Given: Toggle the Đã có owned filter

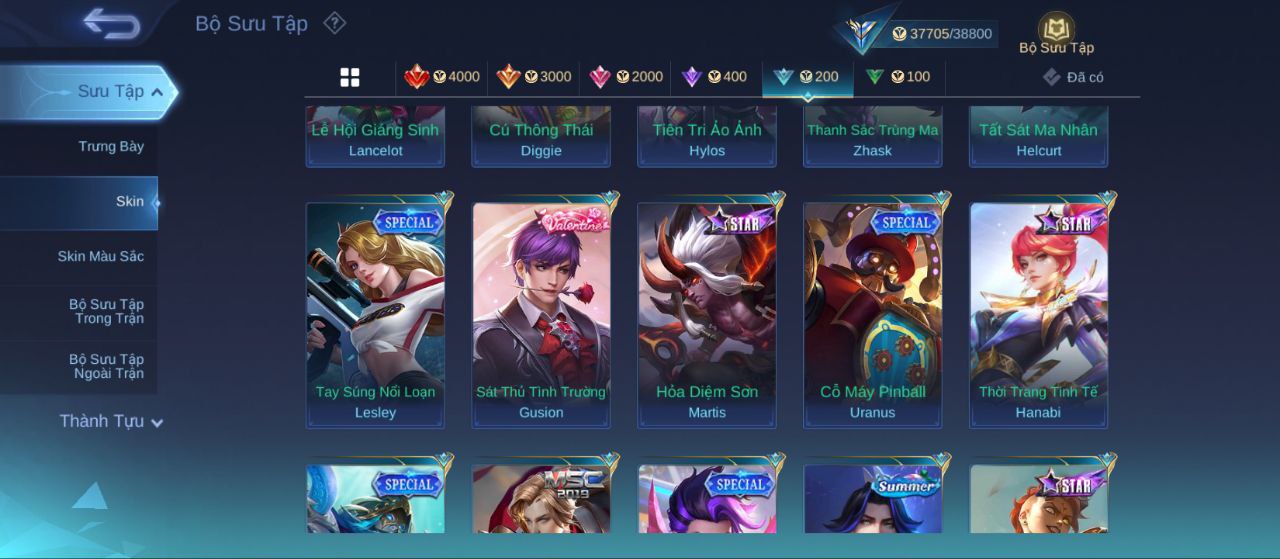Looking at the screenshot, I should coord(1073,77).
